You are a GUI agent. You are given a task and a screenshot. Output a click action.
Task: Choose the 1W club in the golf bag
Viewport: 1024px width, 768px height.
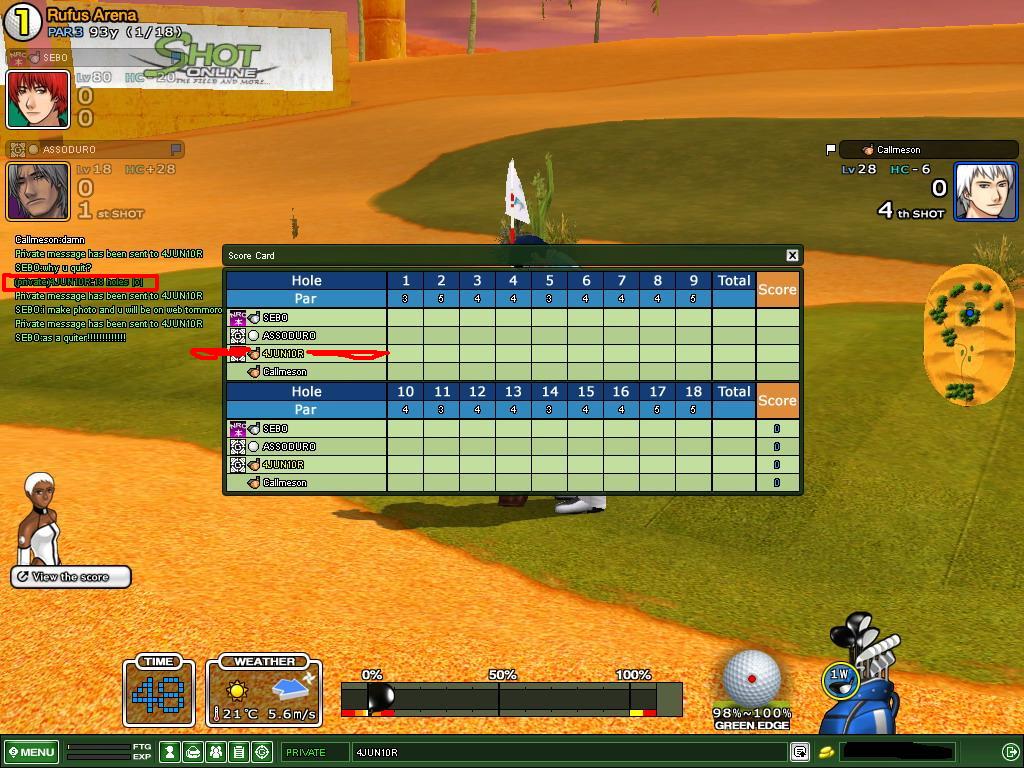[x=839, y=677]
